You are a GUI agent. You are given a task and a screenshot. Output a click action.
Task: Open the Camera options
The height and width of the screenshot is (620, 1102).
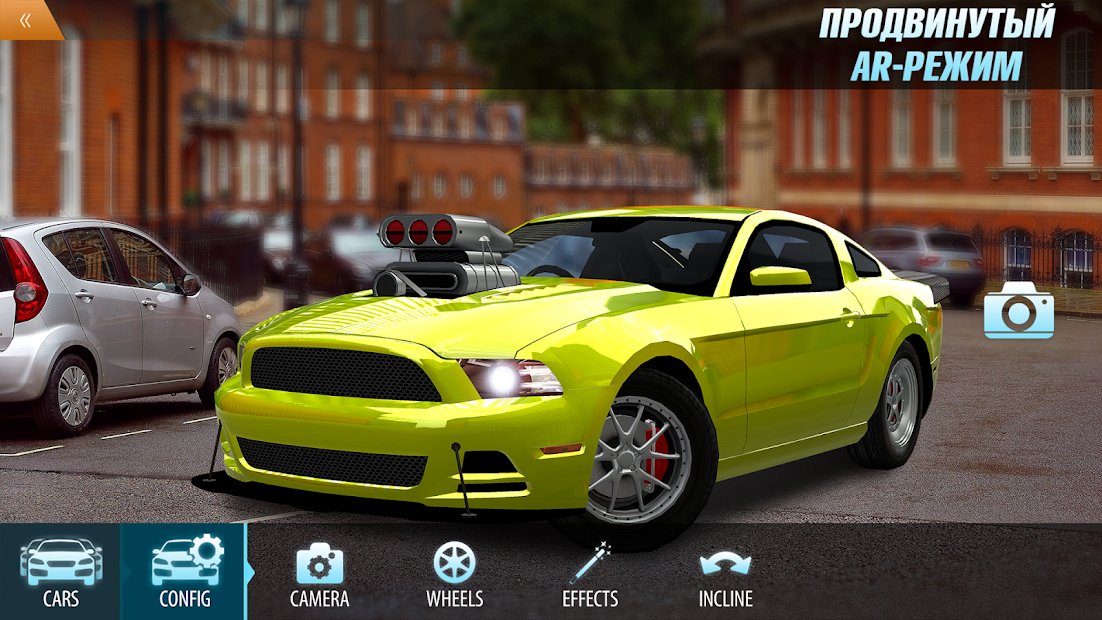click(319, 574)
